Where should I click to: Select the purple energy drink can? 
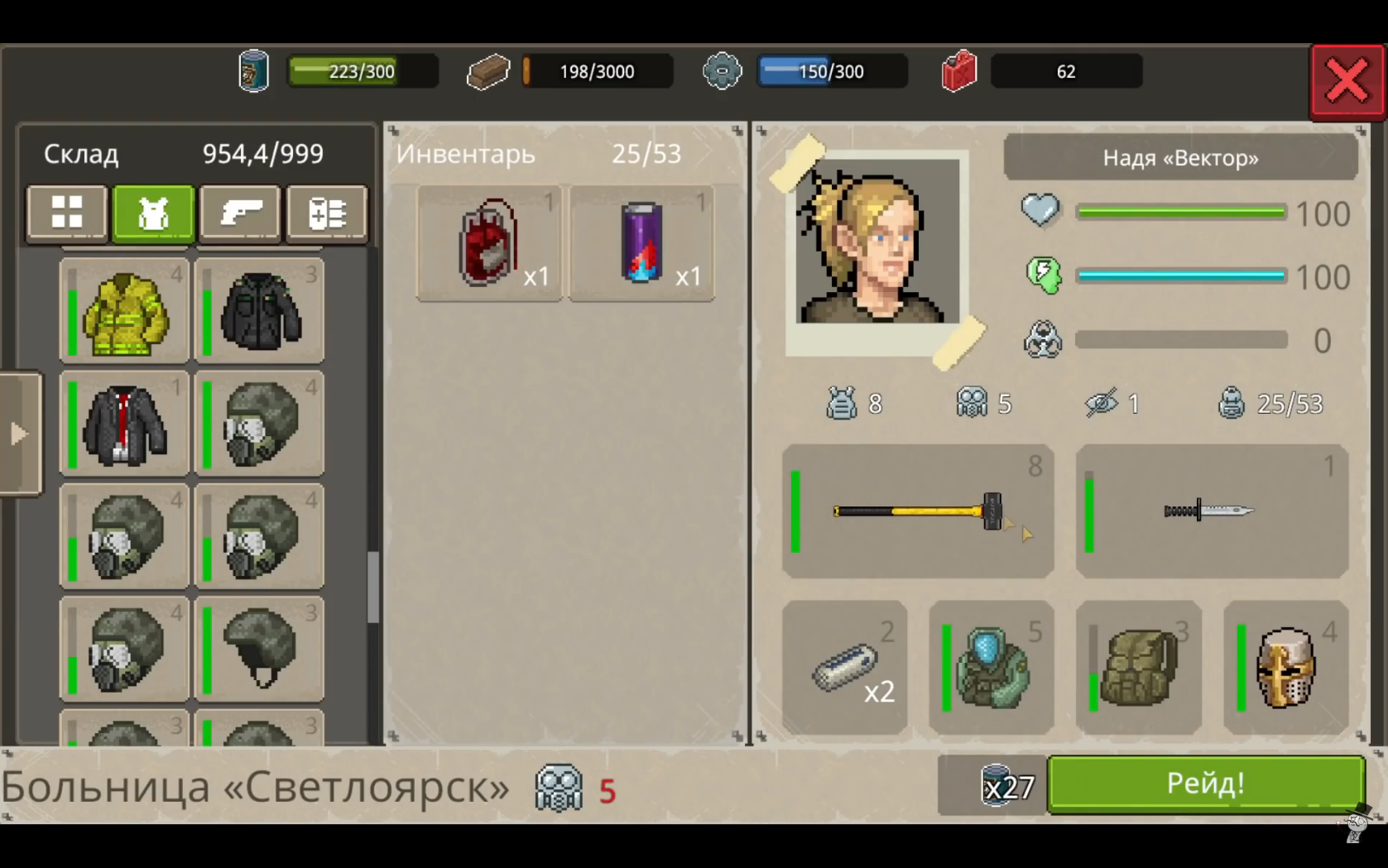pyautogui.click(x=641, y=243)
